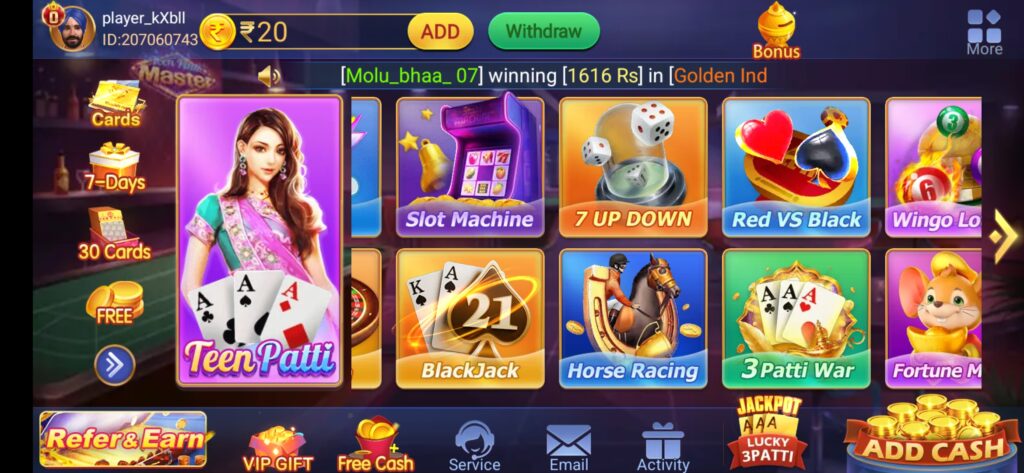Open the More menu
Image resolution: width=1024 pixels, height=473 pixels.
pyautogui.click(x=984, y=32)
